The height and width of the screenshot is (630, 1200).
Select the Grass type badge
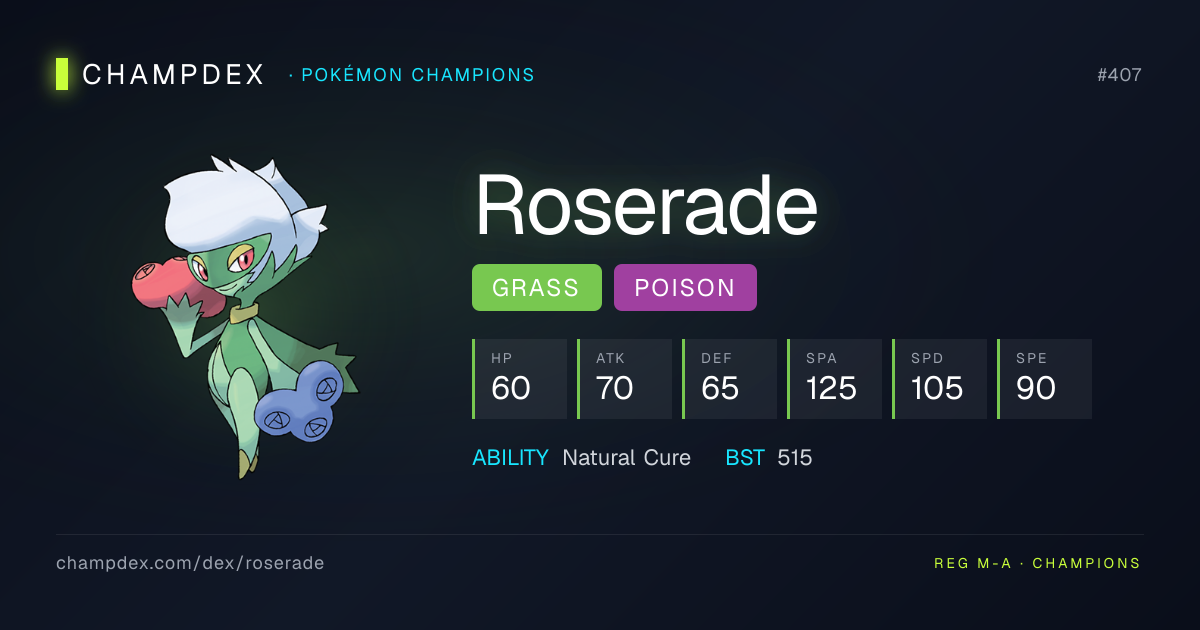point(536,288)
